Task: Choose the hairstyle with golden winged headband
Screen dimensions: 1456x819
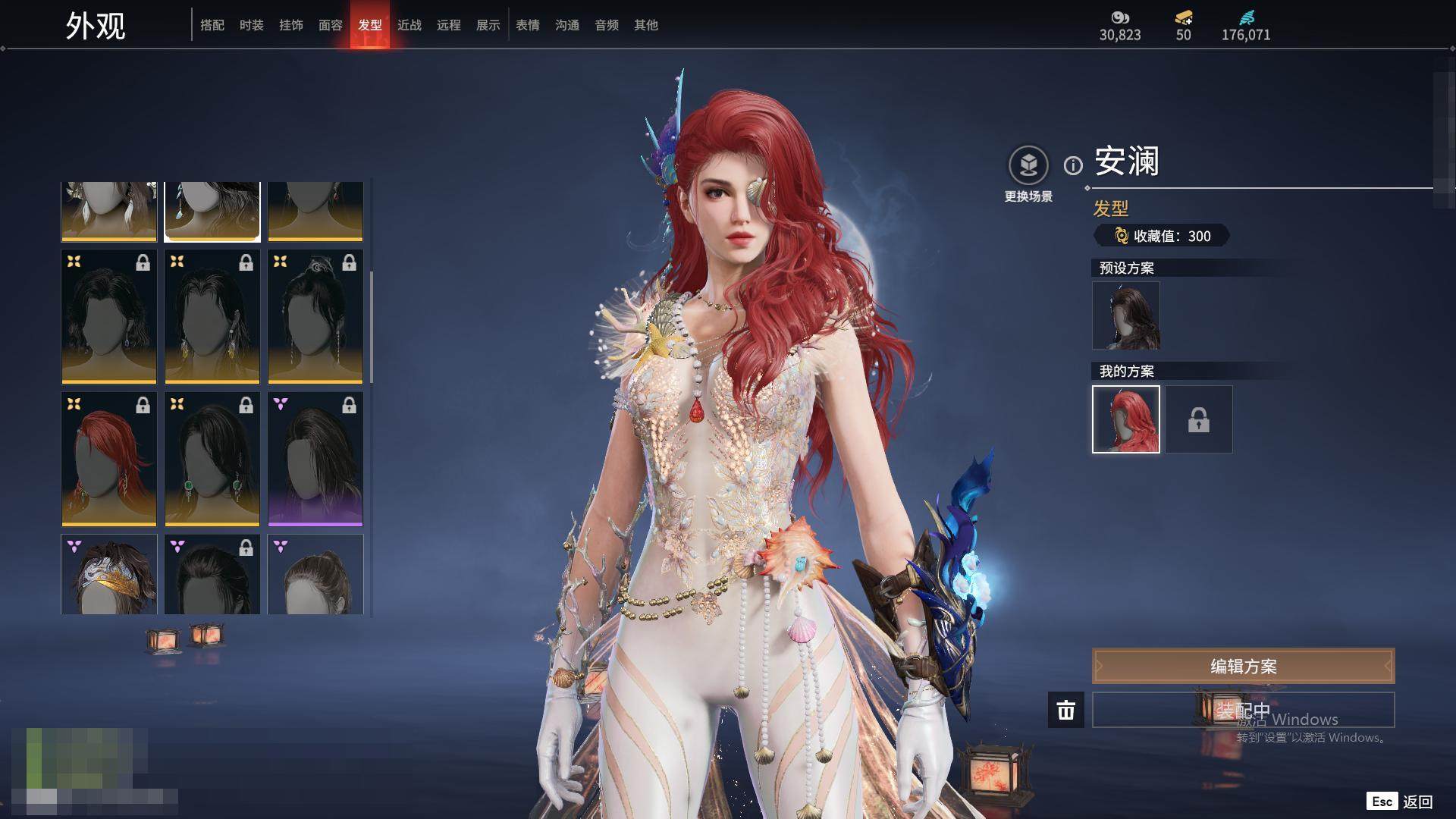Action: (x=109, y=574)
